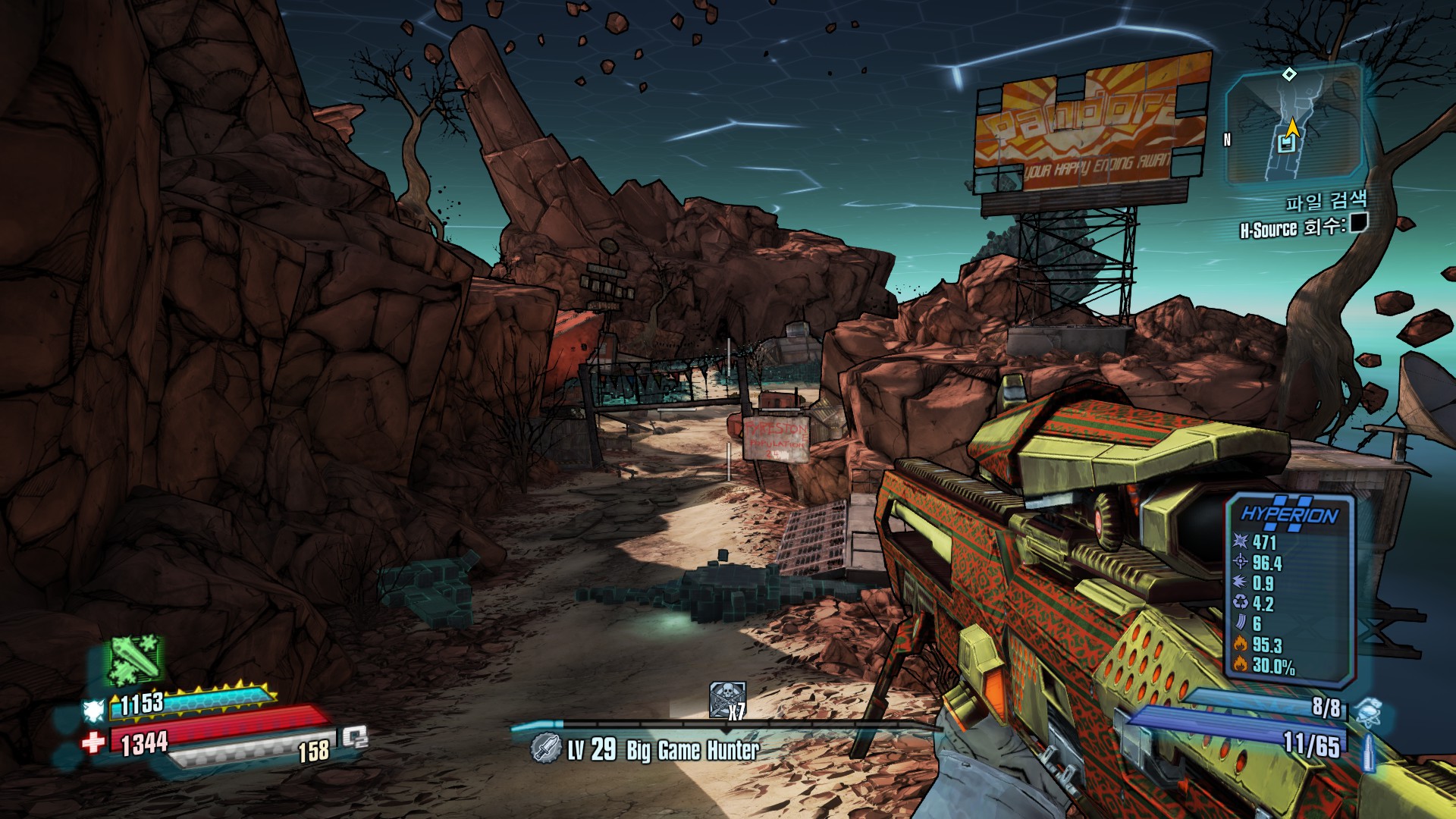This screenshot has width=1456, height=819.
Task: Click the shield icon beside 1153
Action: point(94,711)
